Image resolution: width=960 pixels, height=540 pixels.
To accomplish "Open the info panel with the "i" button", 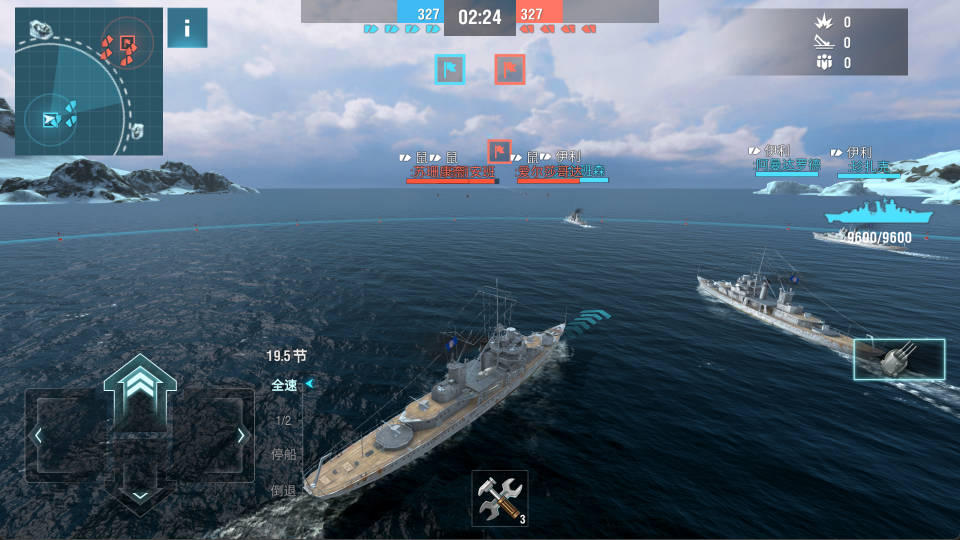I will [187, 28].
